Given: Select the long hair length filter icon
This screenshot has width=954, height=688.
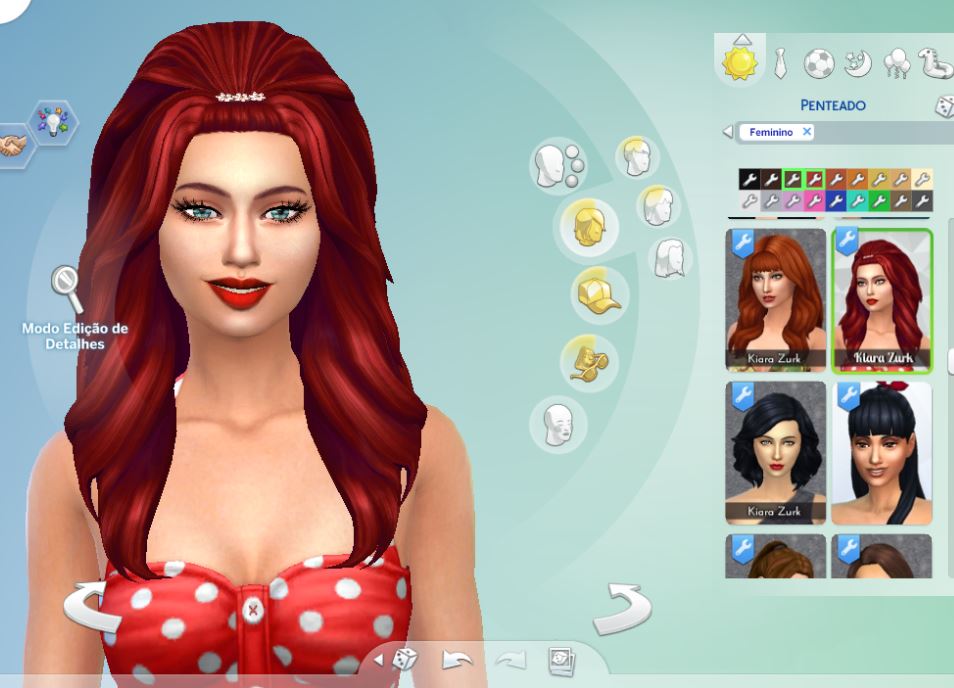Looking at the screenshot, I should pos(671,259).
